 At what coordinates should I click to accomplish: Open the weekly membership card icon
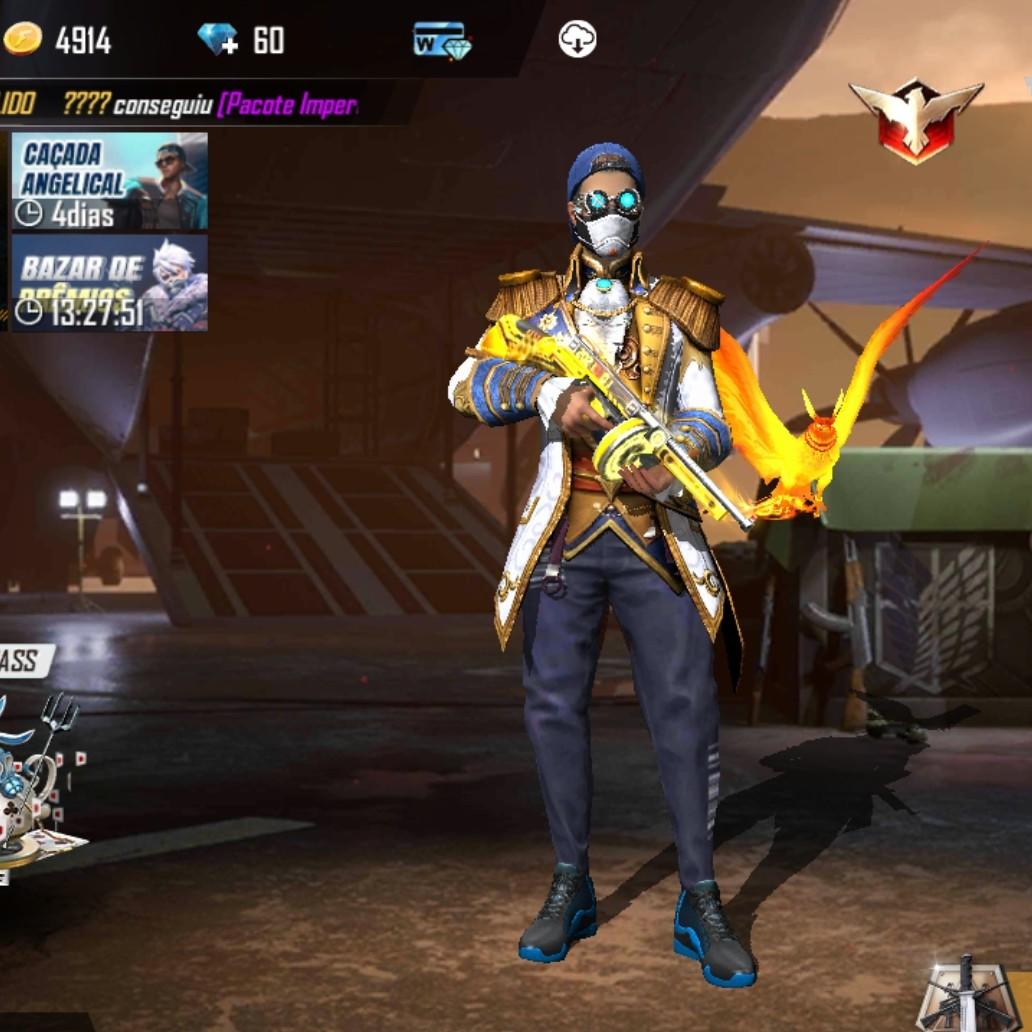pyautogui.click(x=442, y=40)
